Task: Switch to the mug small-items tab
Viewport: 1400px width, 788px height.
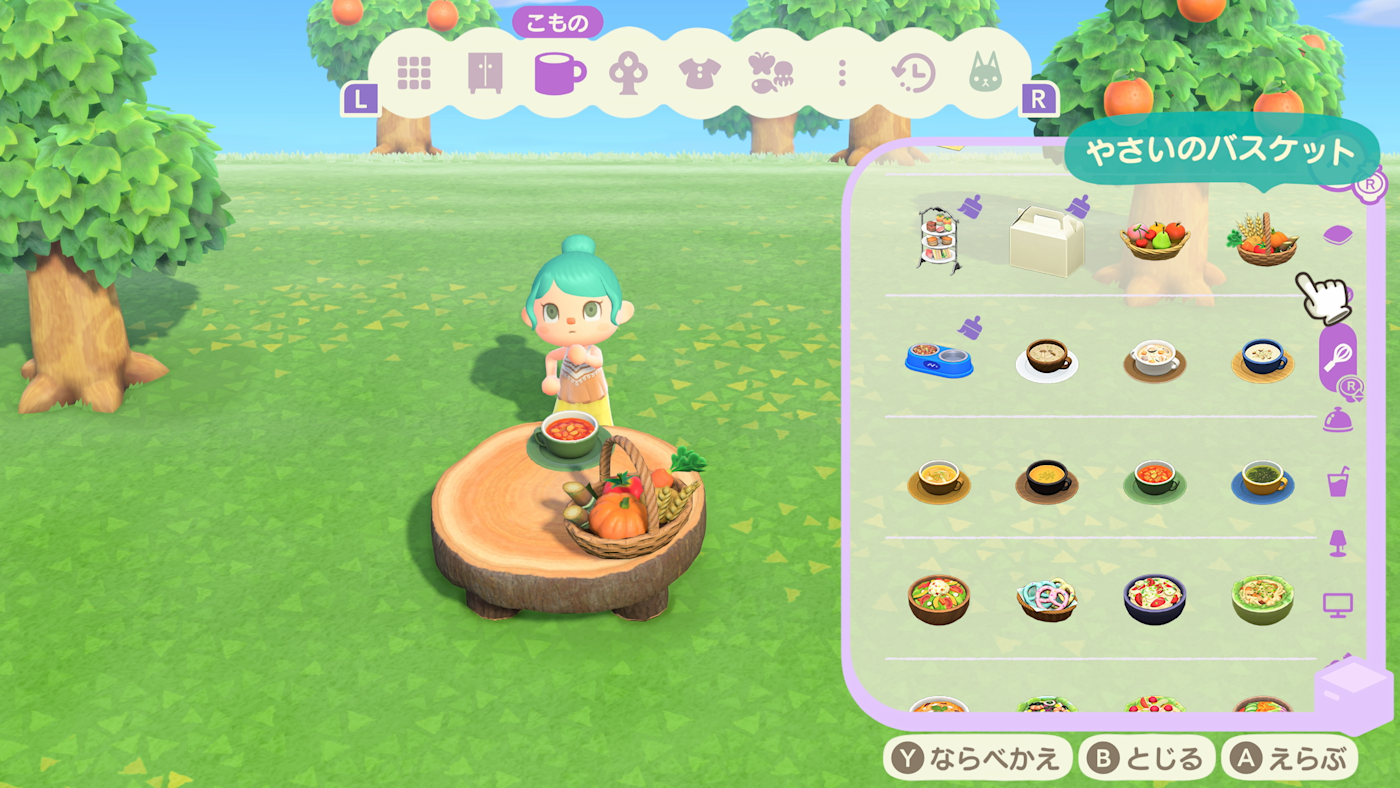Action: 558,70
